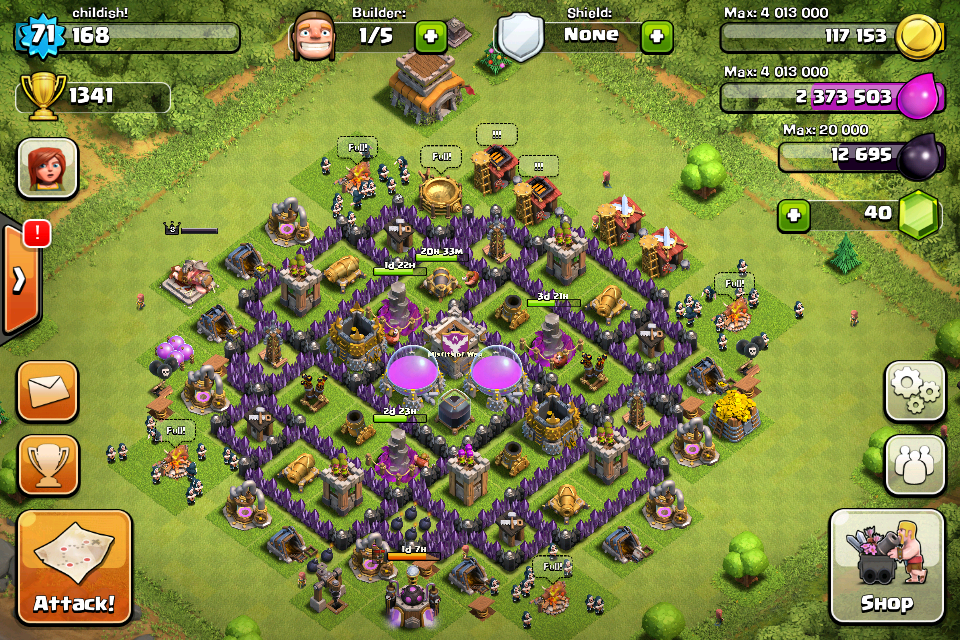
Task: Open the friends silhouettes button
Action: point(915,465)
